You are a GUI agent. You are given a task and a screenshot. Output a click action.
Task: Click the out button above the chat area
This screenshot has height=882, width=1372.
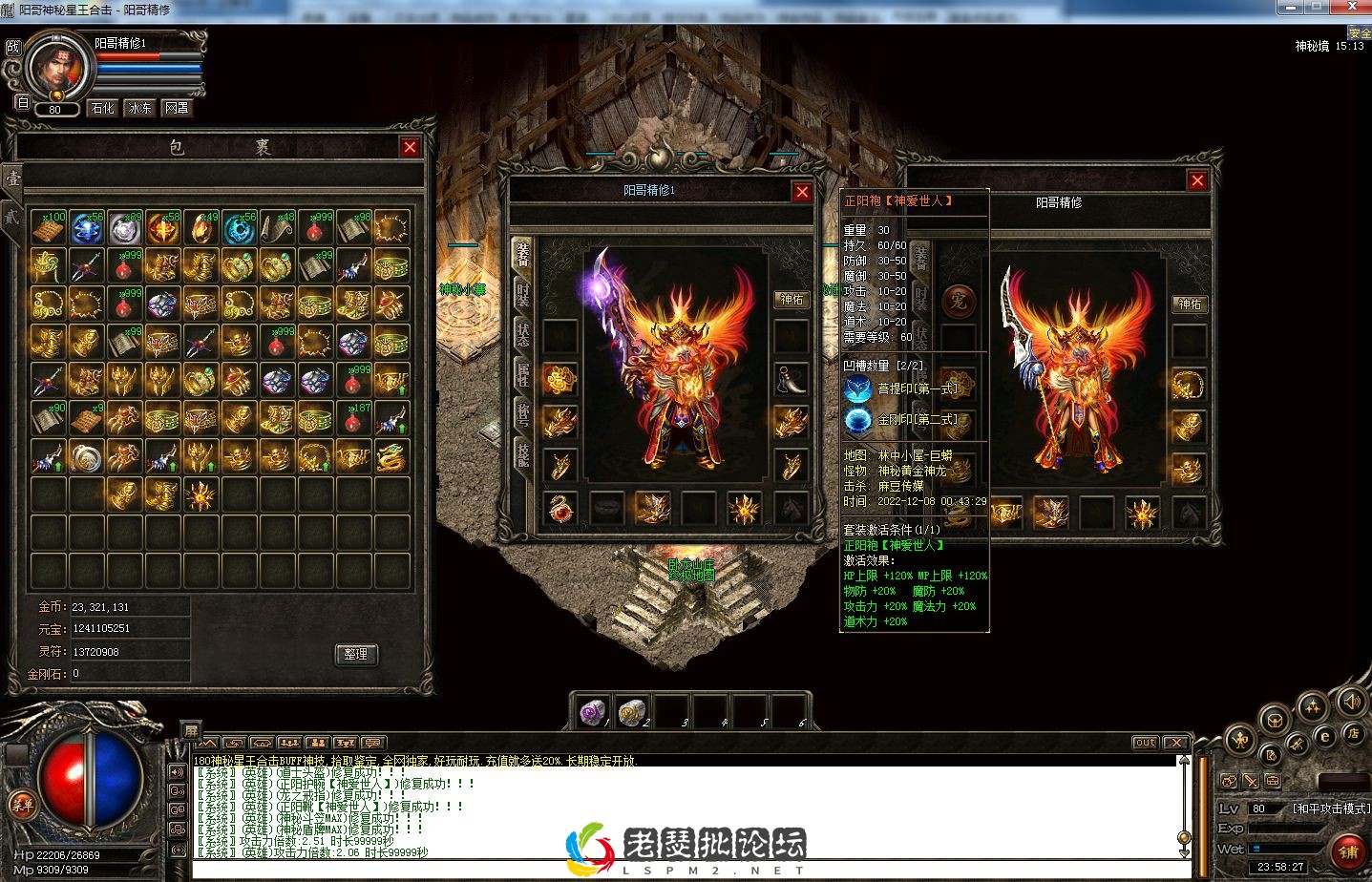click(1144, 742)
